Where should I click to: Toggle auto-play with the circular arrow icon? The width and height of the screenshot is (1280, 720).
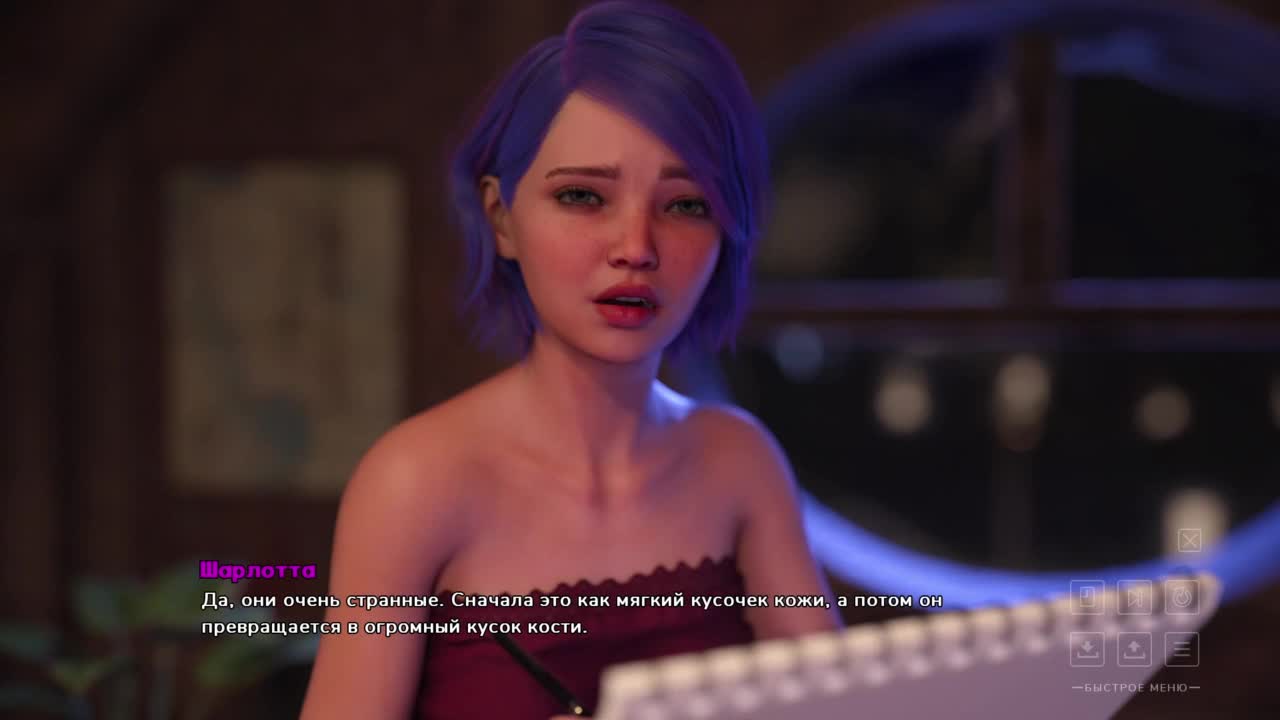[x=1182, y=597]
